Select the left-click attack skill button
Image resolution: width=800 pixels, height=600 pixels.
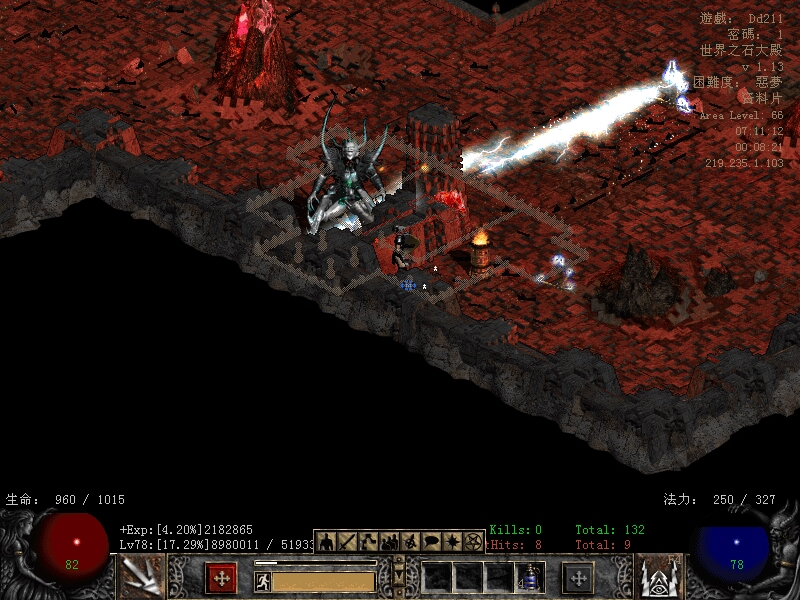[x=141, y=577]
